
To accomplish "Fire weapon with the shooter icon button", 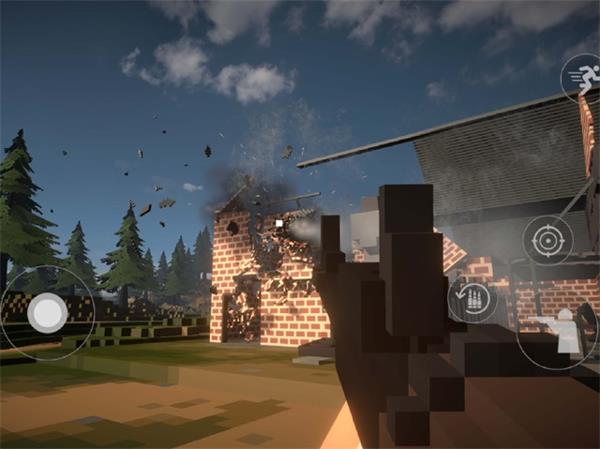I will 562,330.
